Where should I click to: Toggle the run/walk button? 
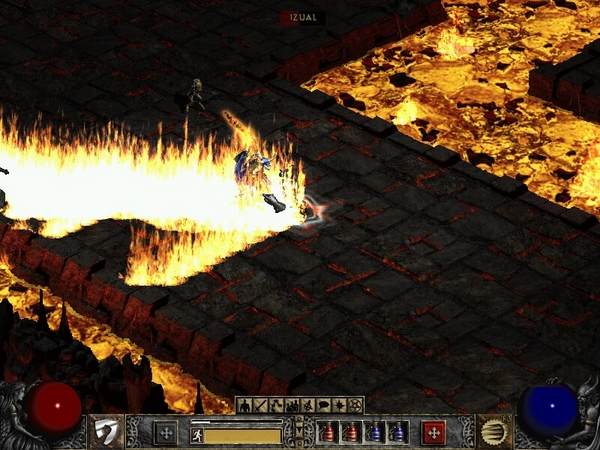(196, 435)
